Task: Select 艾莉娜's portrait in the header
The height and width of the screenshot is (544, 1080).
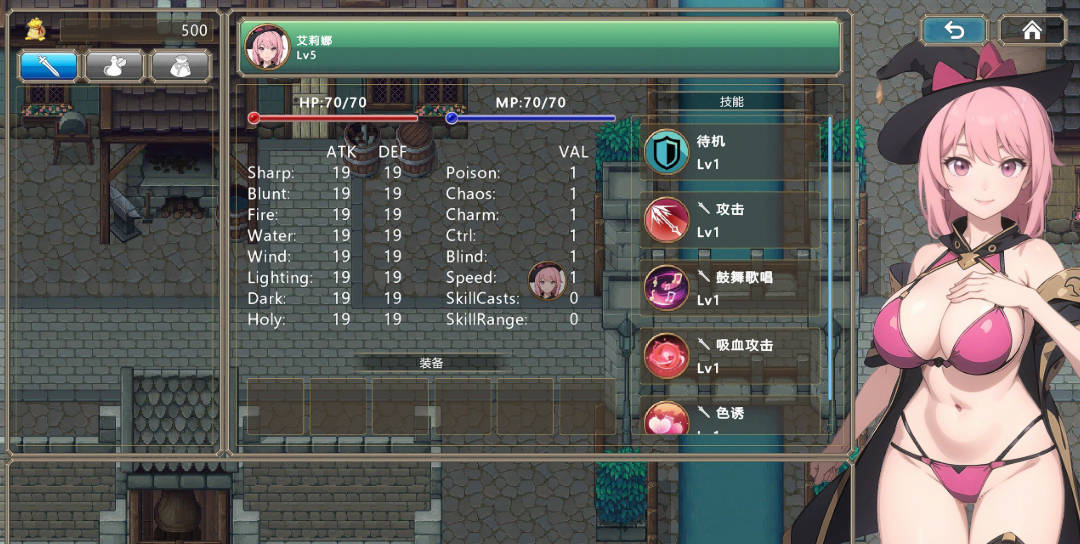Action: 267,47
